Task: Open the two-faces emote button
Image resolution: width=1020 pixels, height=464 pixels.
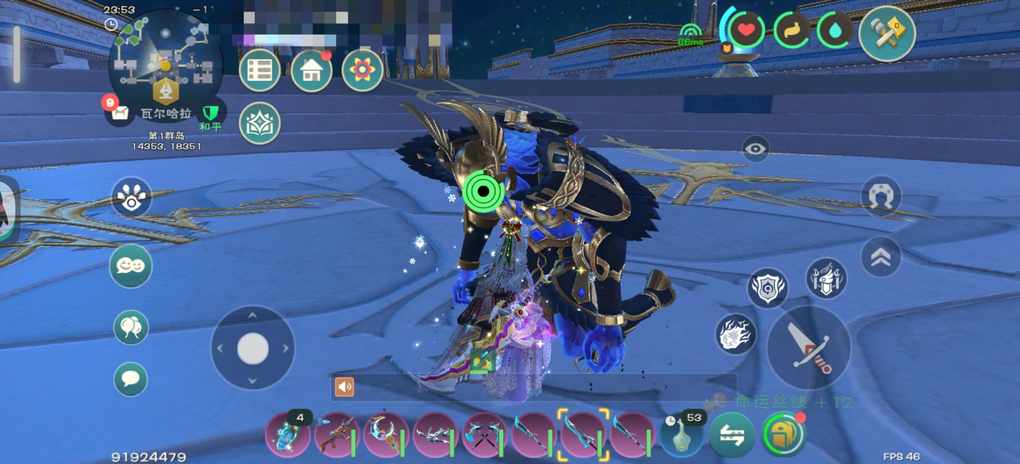Action: tap(131, 266)
